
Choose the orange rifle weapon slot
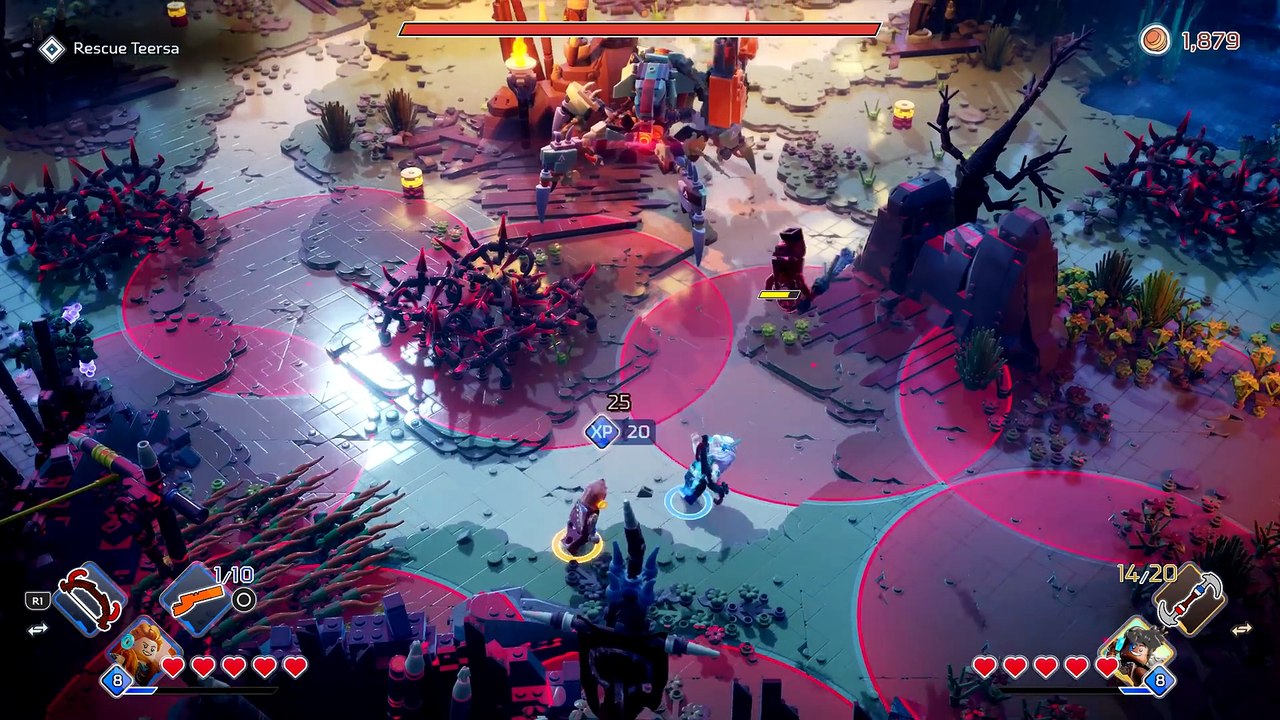click(x=196, y=600)
